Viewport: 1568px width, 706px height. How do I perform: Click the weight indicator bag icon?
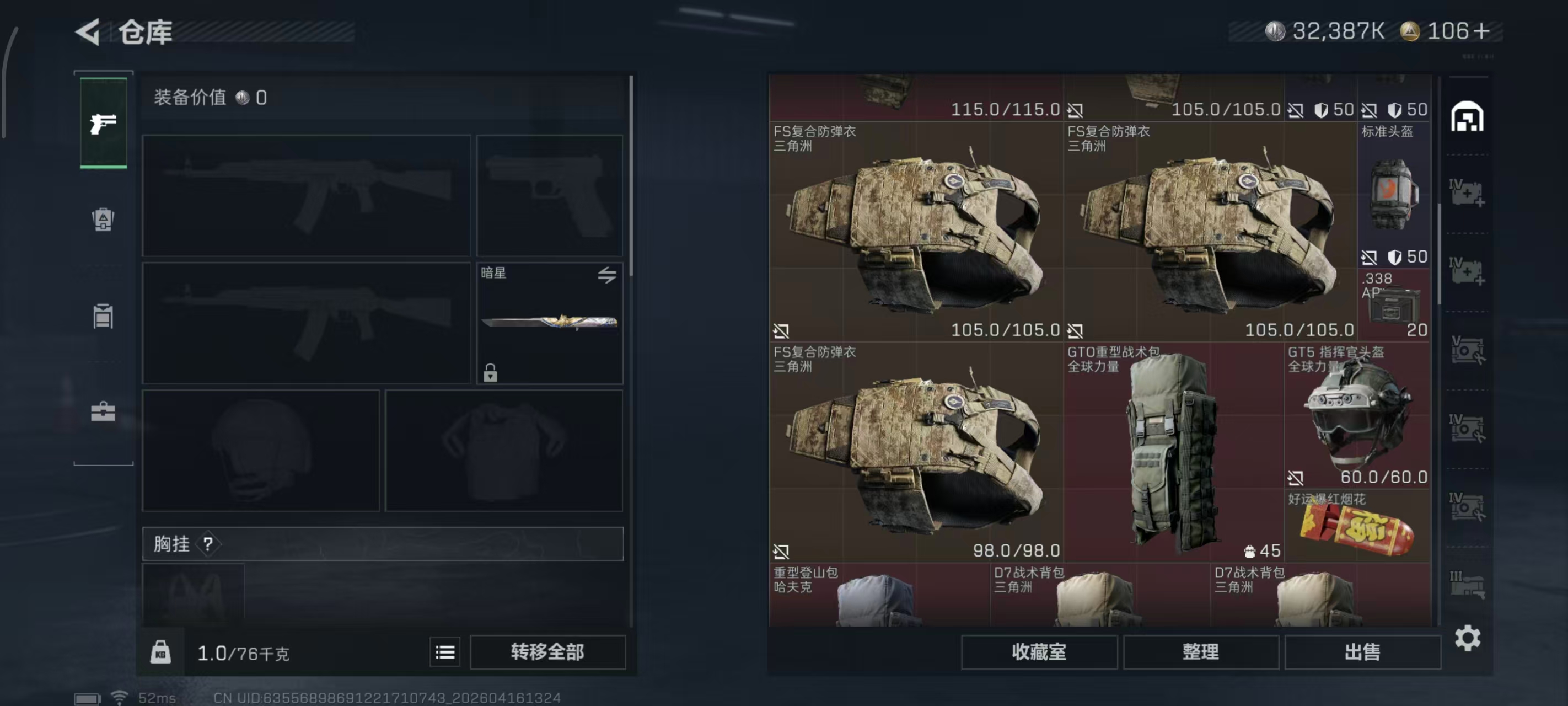point(160,651)
